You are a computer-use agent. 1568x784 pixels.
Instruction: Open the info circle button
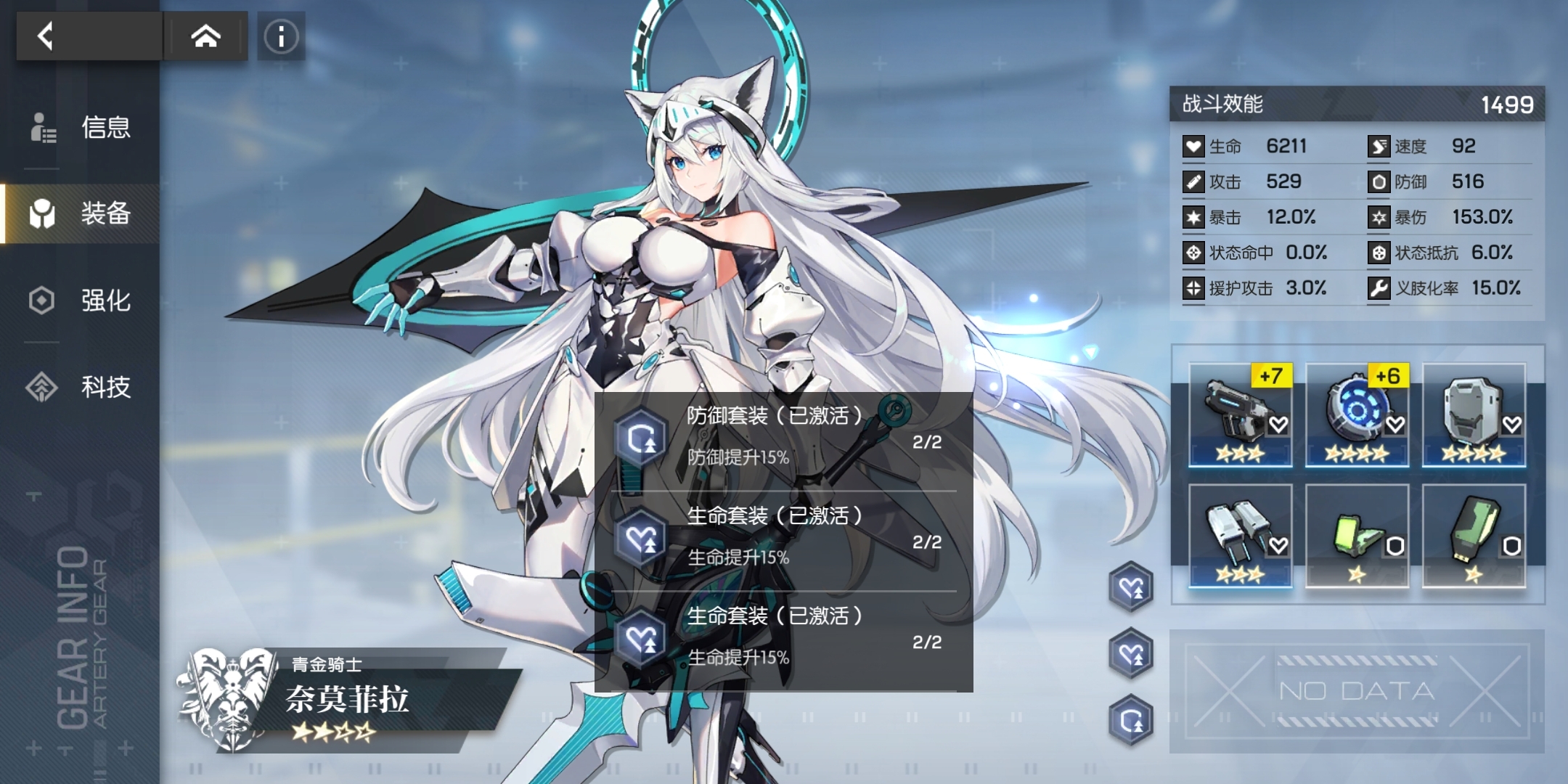click(x=281, y=36)
